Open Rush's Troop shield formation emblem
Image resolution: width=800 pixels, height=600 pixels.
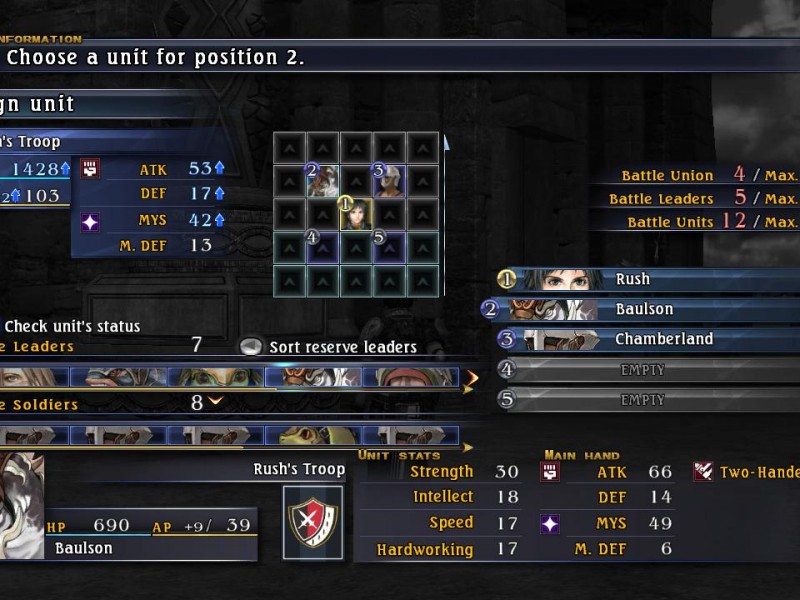[x=312, y=516]
